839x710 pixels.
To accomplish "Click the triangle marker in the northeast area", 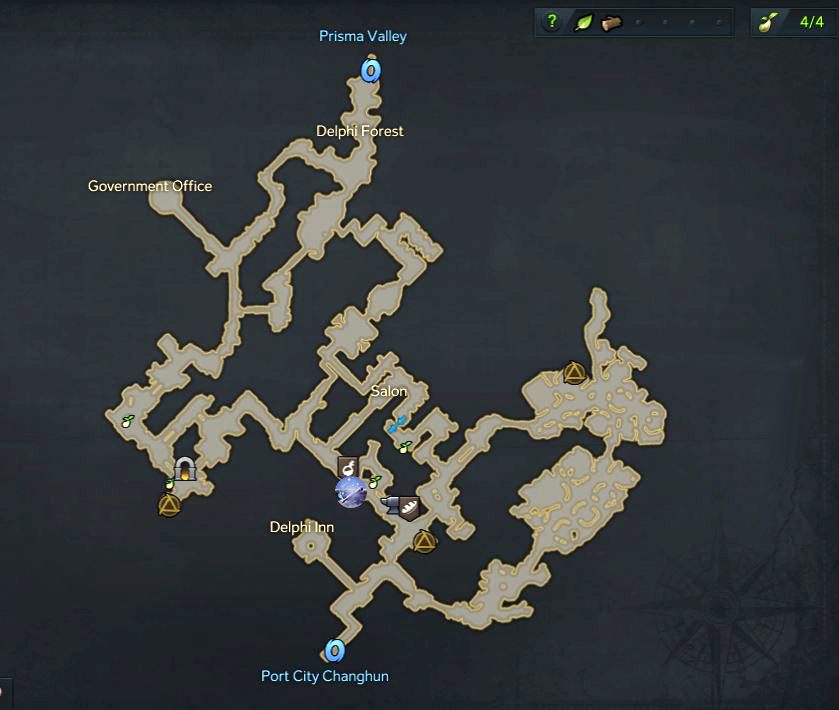I will pos(574,373).
